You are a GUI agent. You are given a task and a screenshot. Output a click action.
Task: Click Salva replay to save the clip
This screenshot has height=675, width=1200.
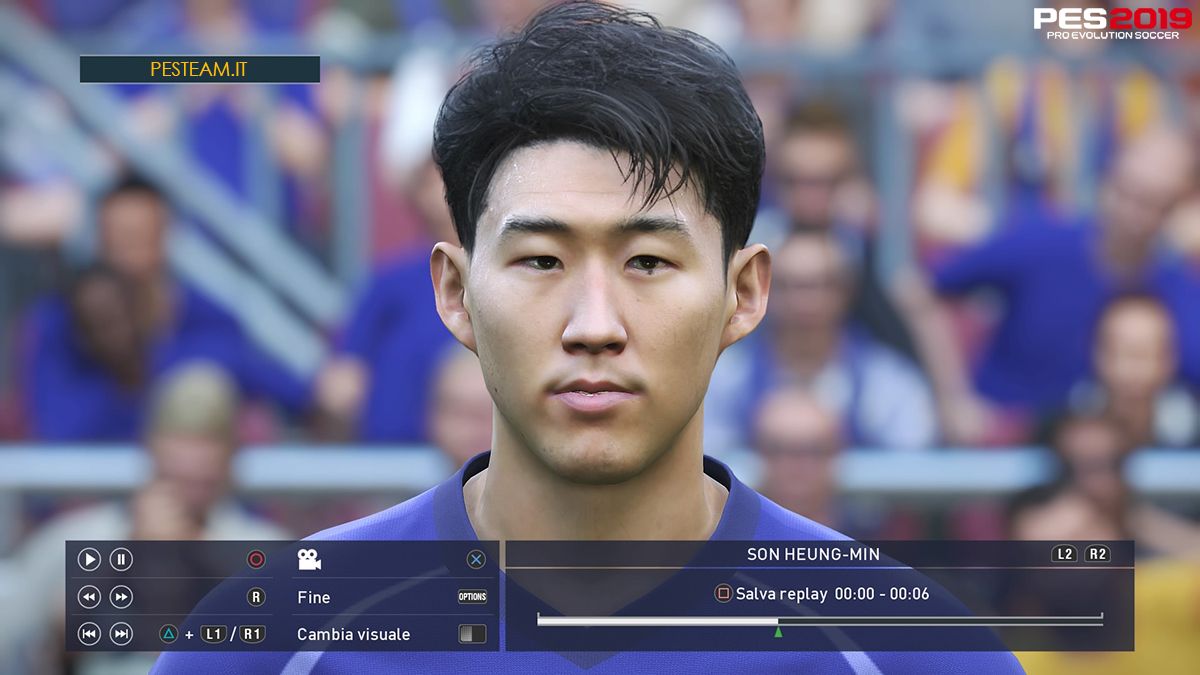click(781, 594)
